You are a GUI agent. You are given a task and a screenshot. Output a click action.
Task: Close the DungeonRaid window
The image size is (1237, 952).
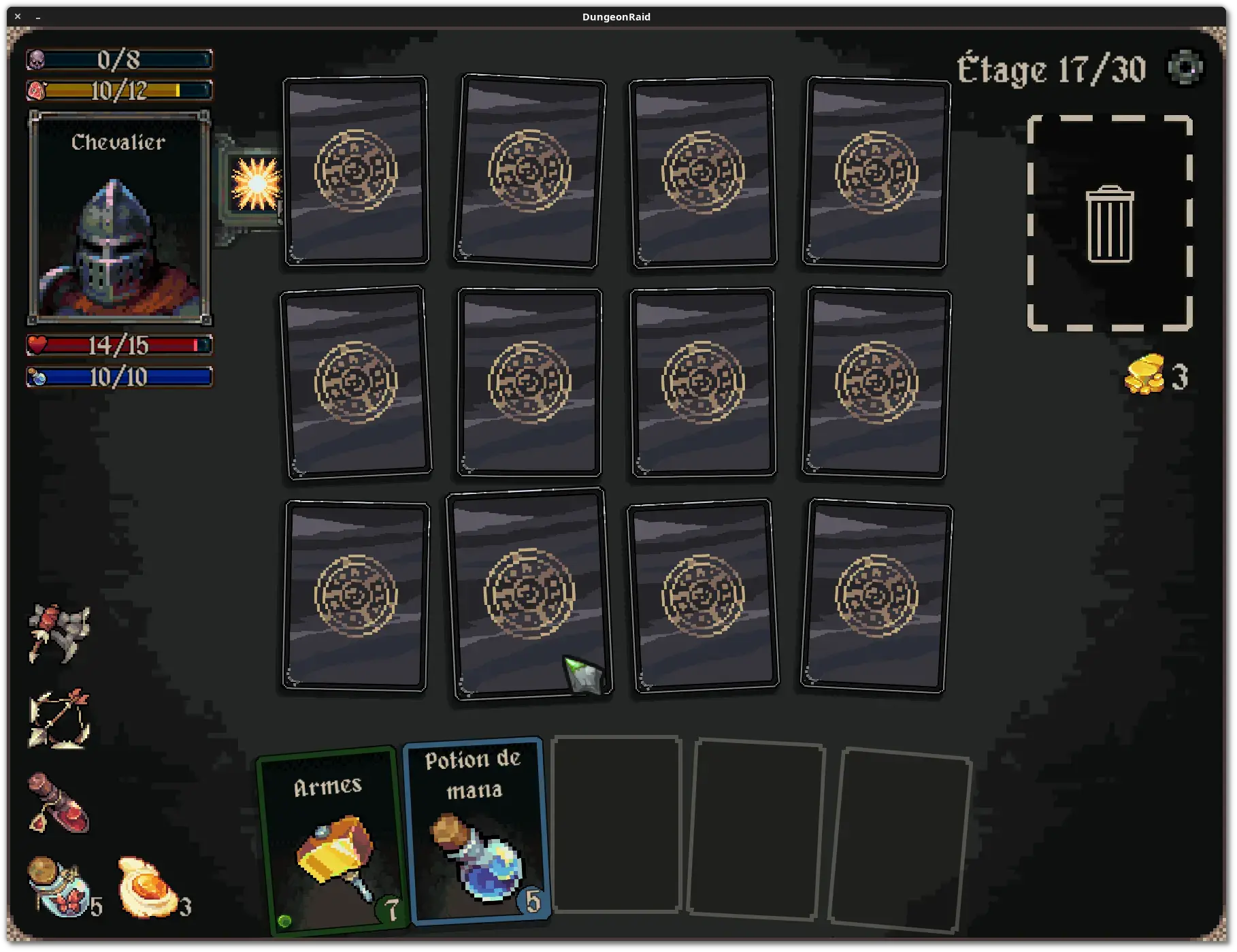[18, 16]
